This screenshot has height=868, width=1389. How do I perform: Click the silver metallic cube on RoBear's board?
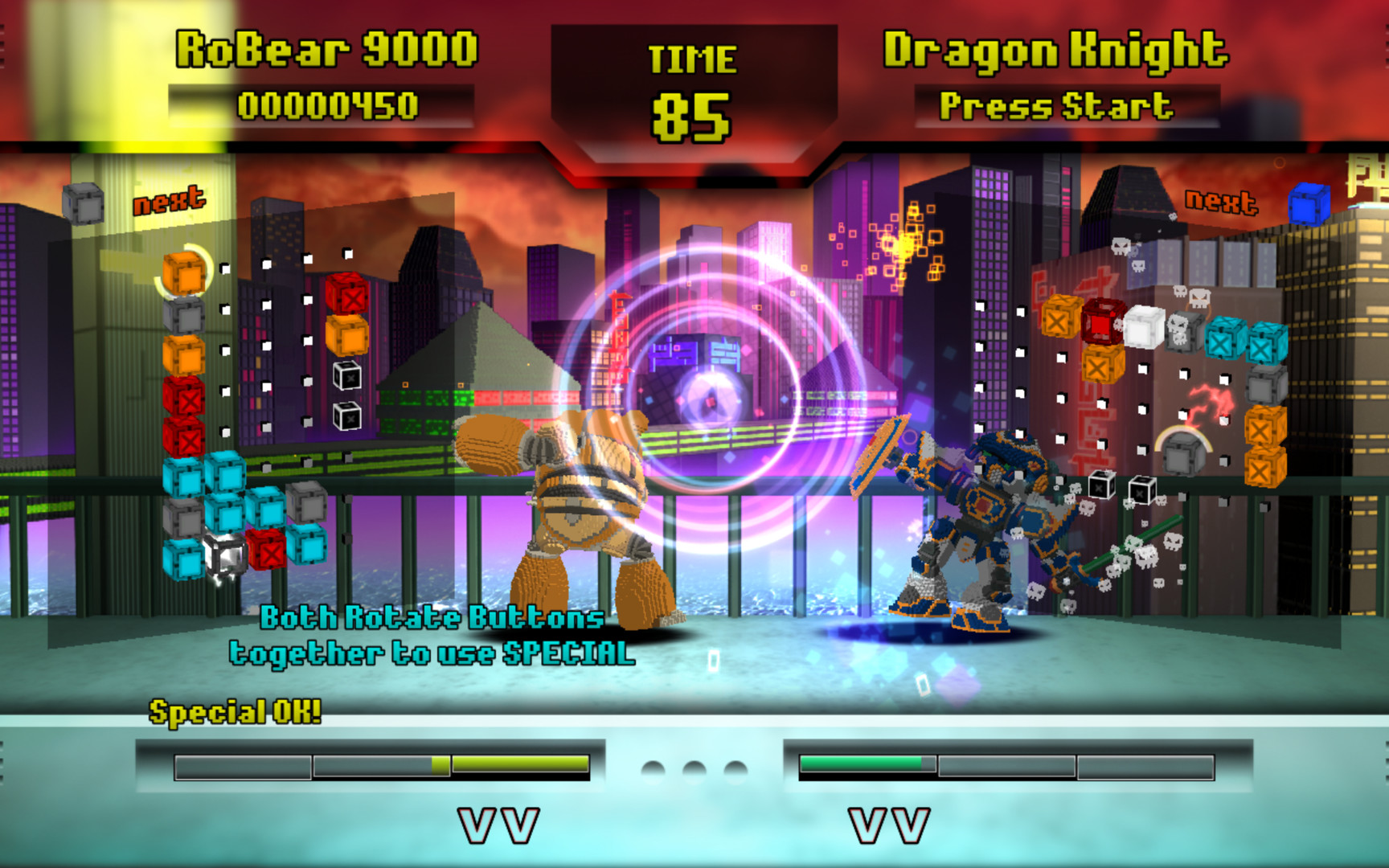coord(227,552)
